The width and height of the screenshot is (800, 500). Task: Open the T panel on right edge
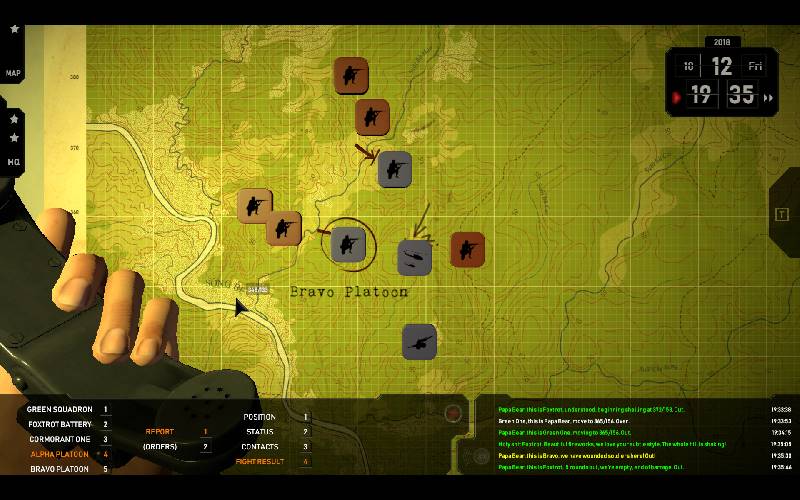(782, 214)
